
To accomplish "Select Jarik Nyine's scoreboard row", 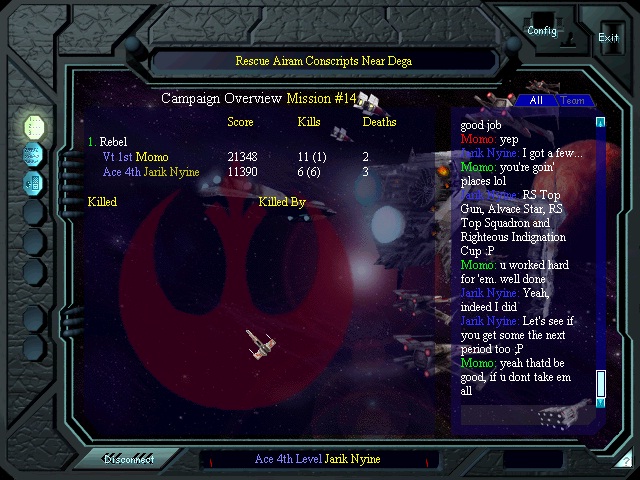I will [x=240, y=172].
